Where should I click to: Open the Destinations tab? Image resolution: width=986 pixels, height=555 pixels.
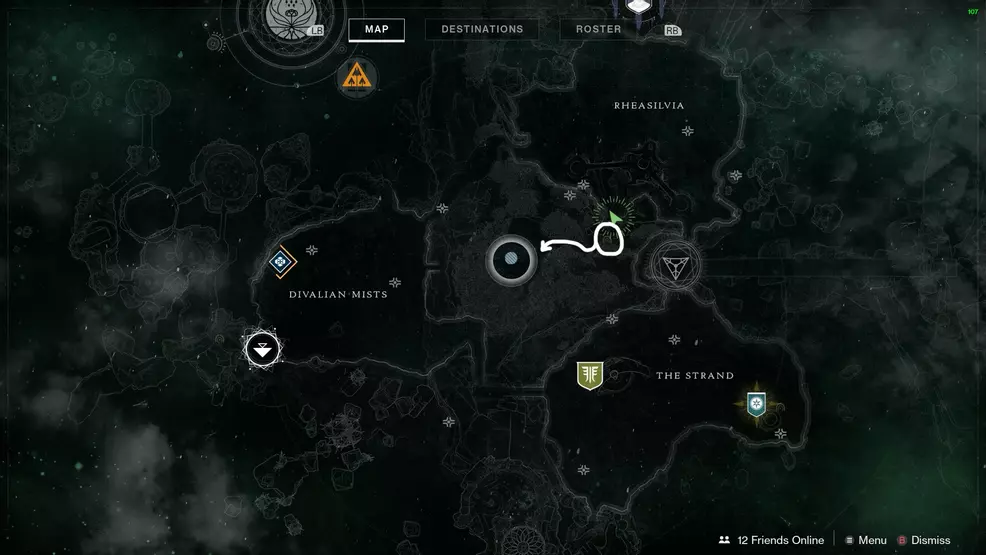point(482,29)
